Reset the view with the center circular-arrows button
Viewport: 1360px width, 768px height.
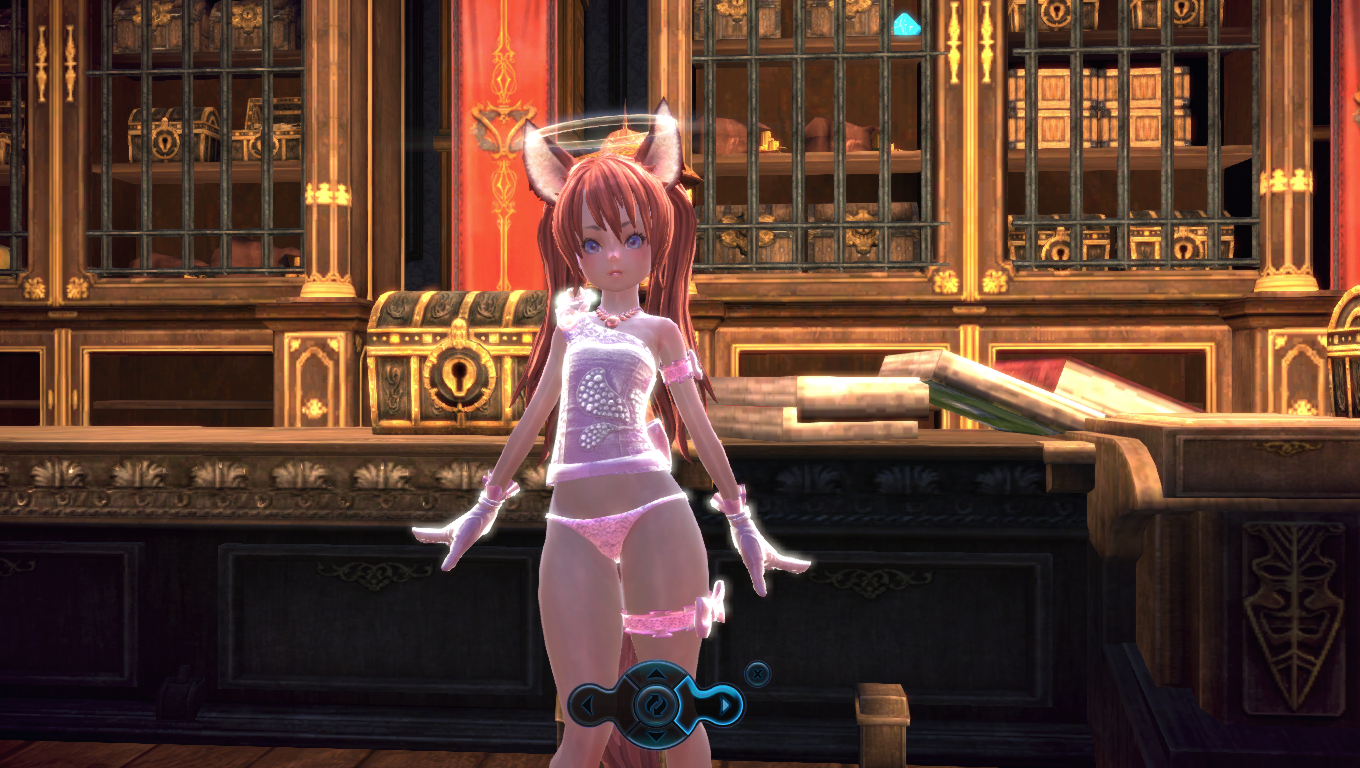[x=656, y=705]
